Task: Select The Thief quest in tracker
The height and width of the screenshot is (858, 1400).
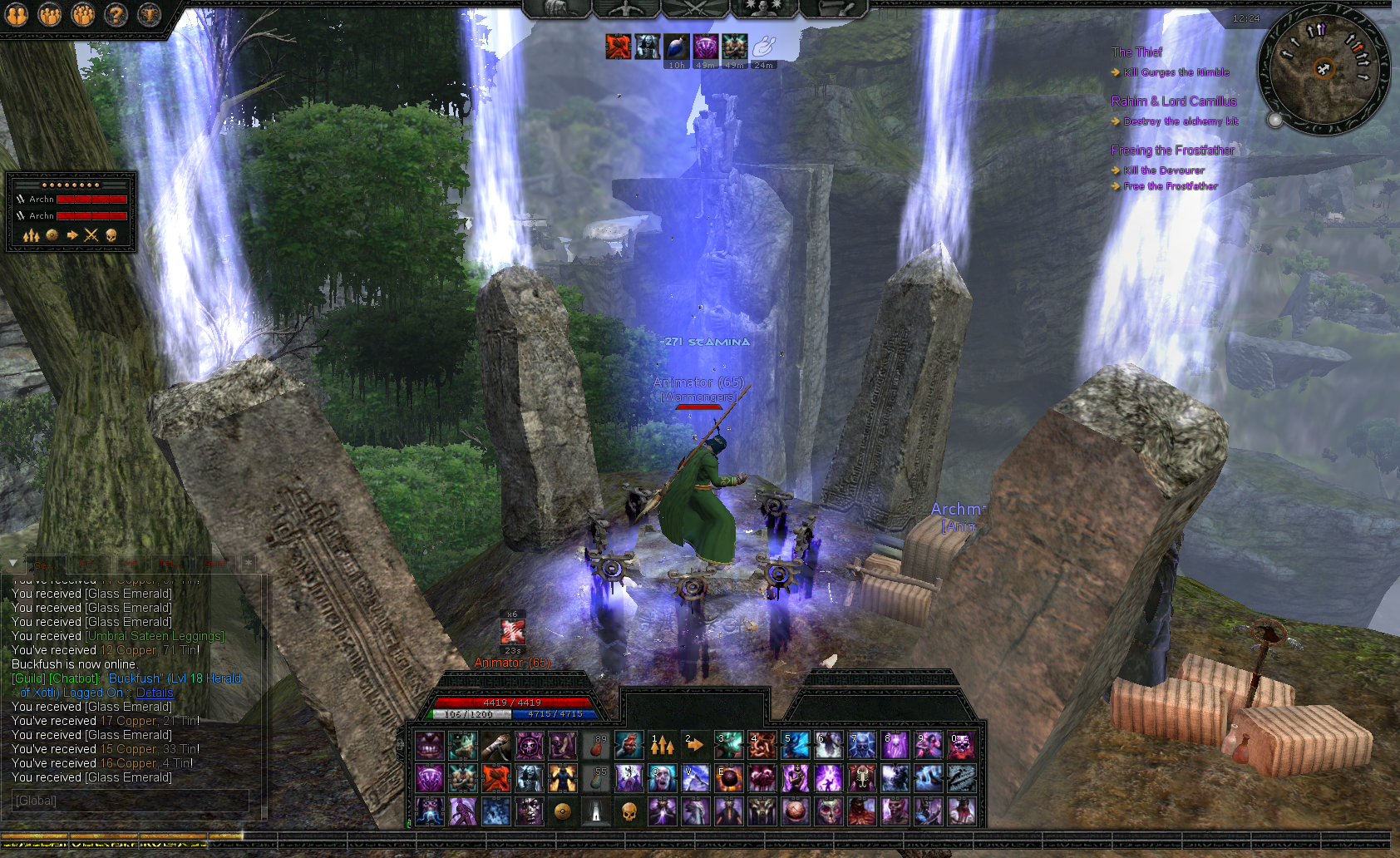Action: tap(1136, 52)
